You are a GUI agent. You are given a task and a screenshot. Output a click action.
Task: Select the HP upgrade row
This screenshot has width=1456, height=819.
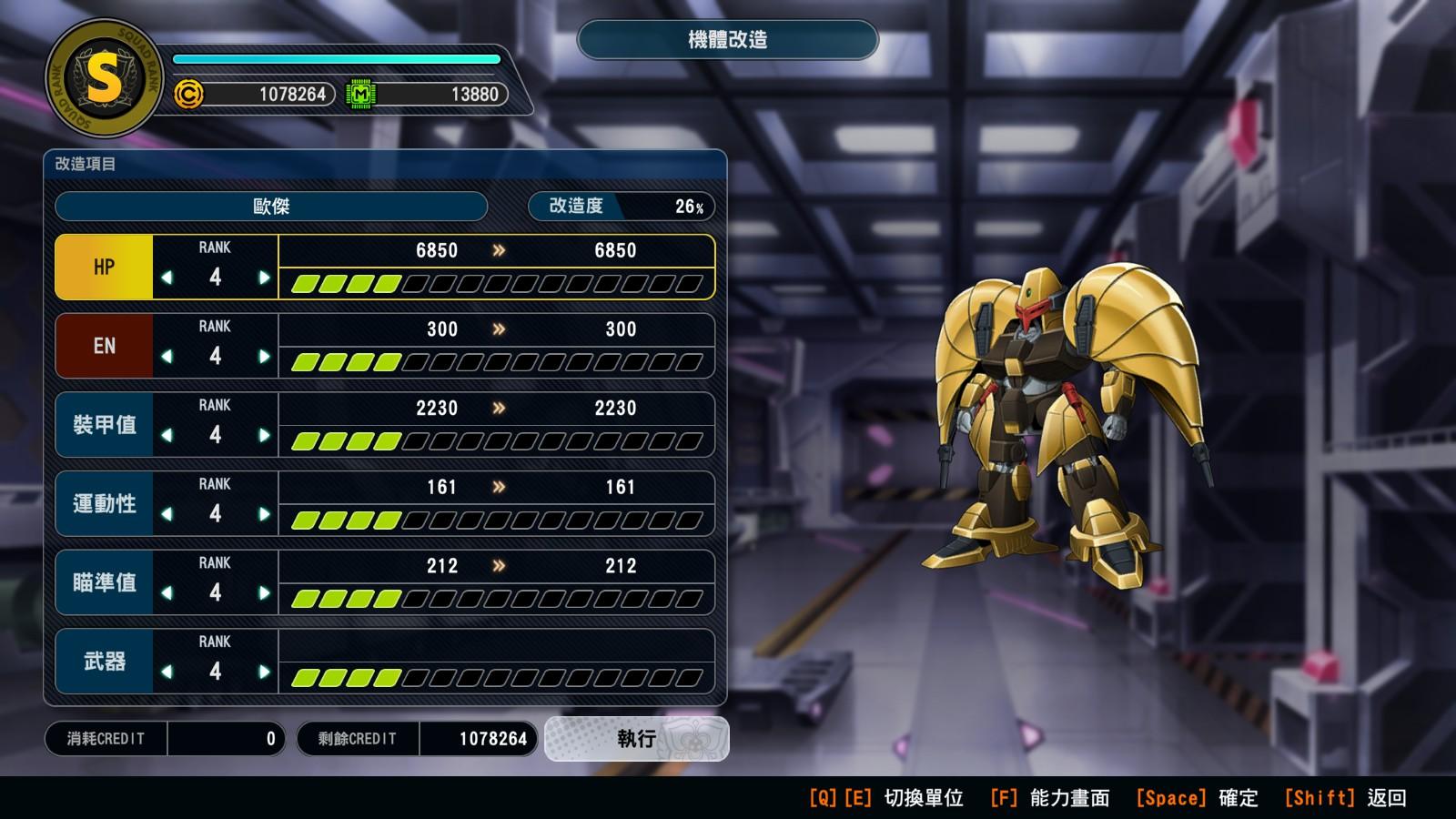tap(104, 268)
